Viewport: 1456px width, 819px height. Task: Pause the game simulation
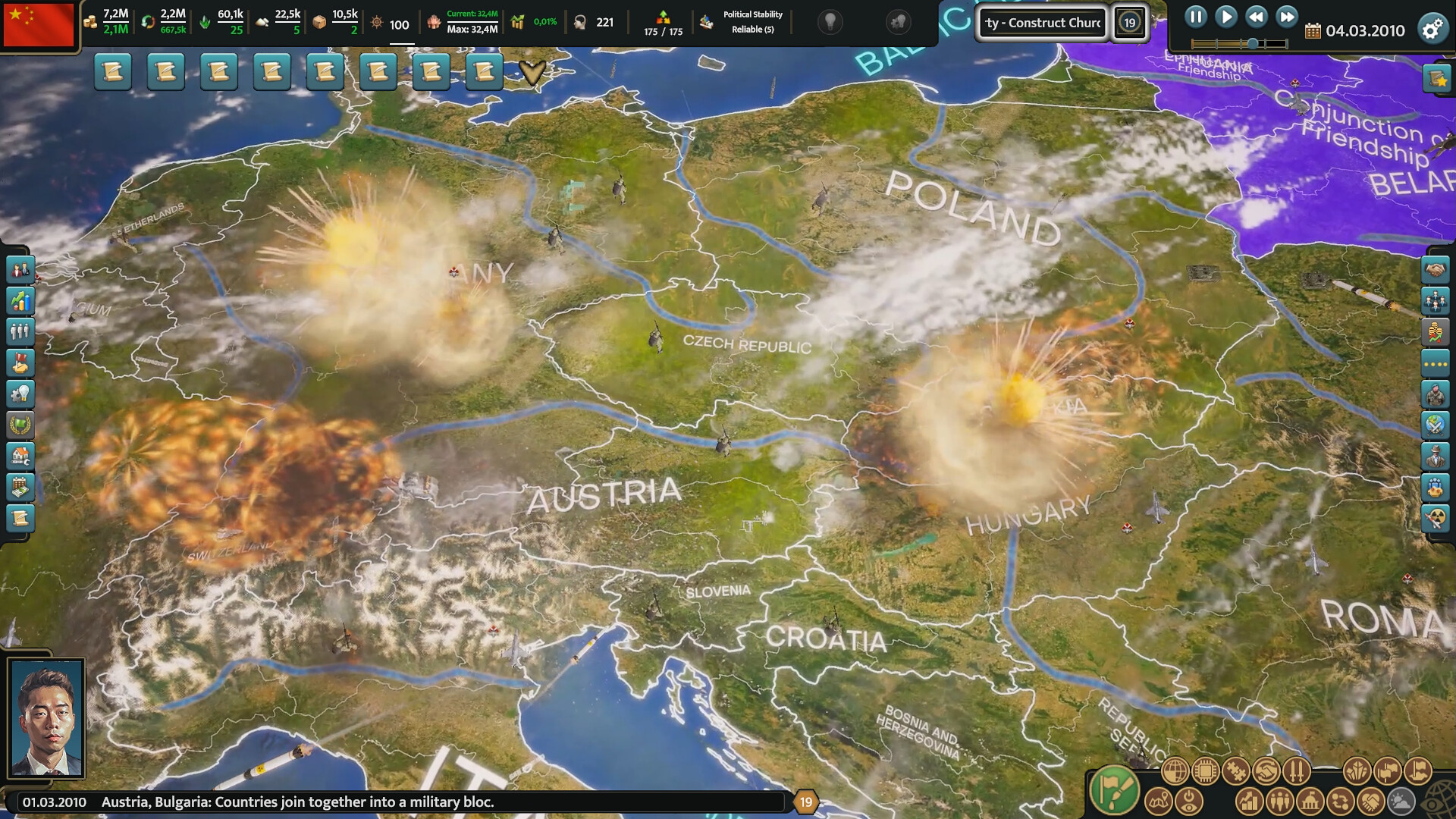1197,17
